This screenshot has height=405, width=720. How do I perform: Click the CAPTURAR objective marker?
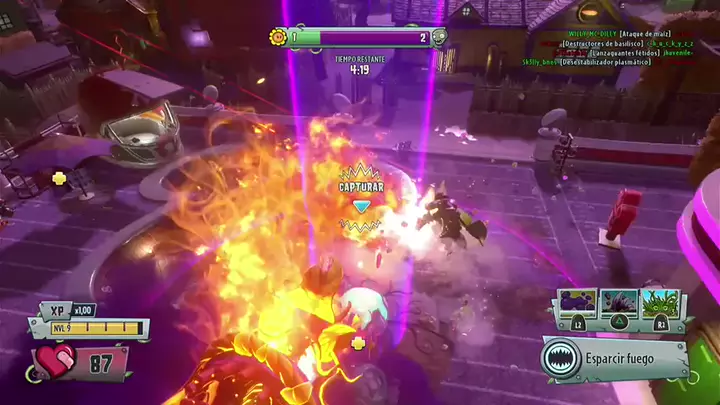360,189
